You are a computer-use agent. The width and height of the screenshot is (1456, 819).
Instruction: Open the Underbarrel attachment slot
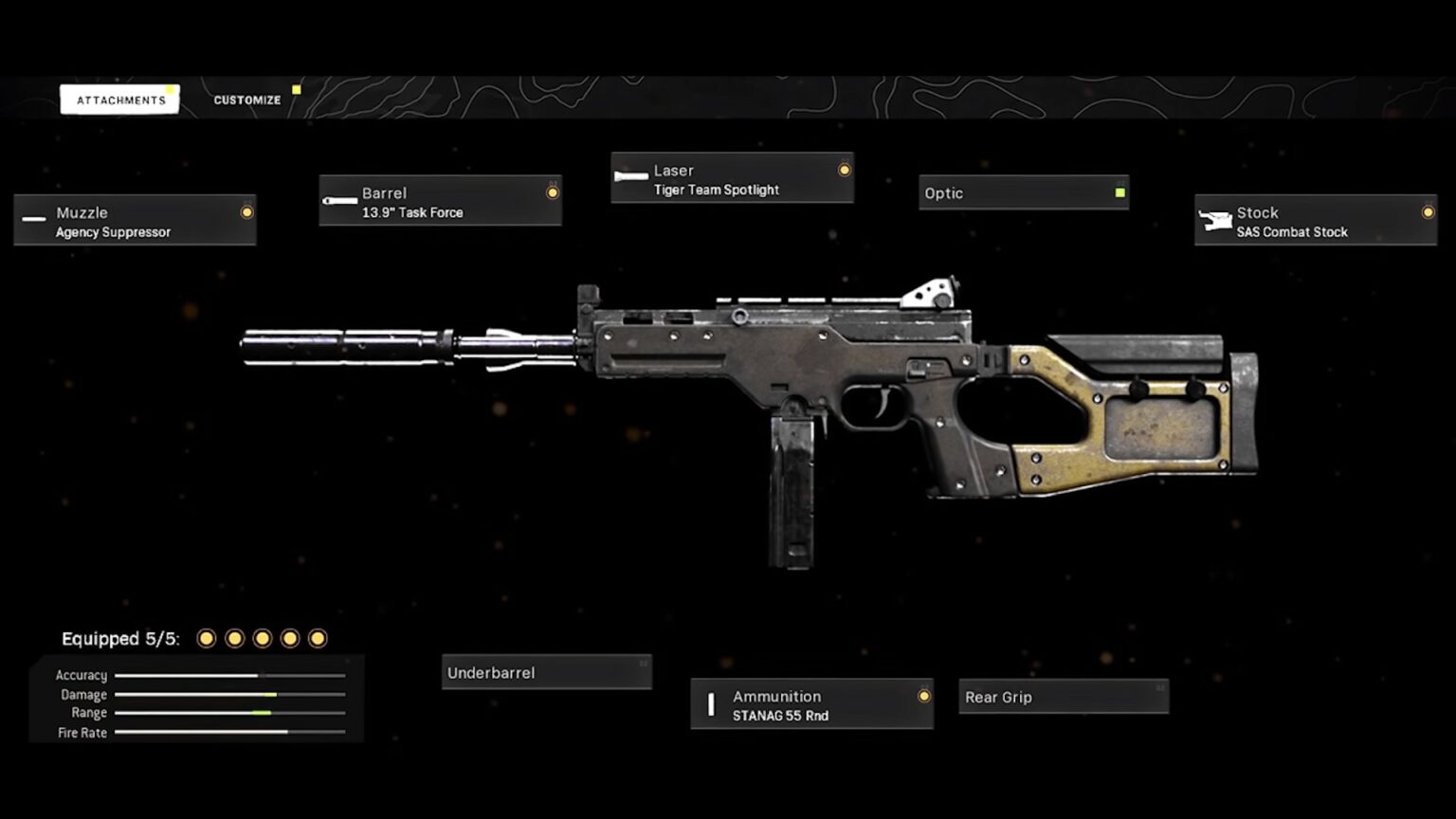tap(545, 671)
